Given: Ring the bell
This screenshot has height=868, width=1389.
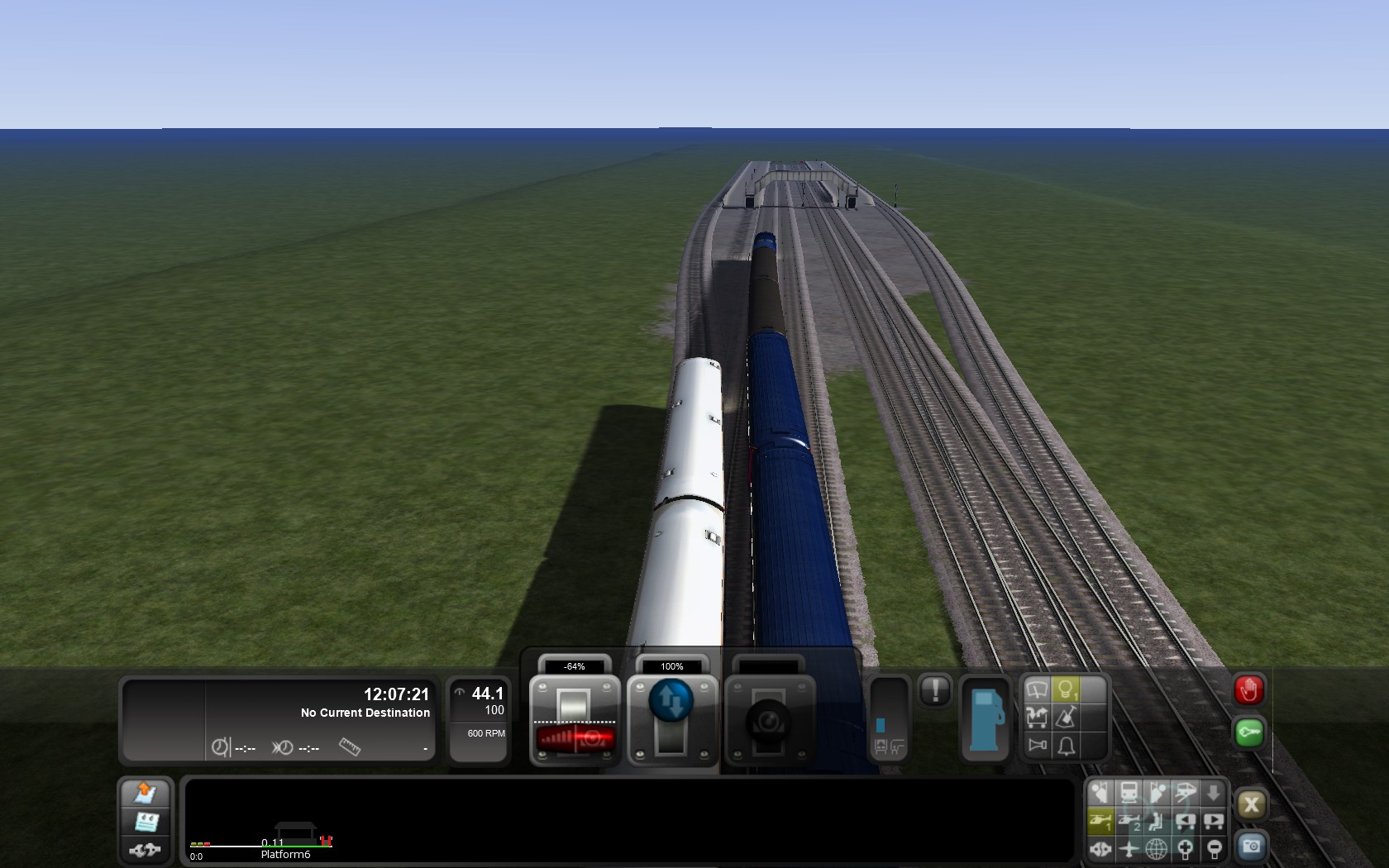Looking at the screenshot, I should (1067, 746).
